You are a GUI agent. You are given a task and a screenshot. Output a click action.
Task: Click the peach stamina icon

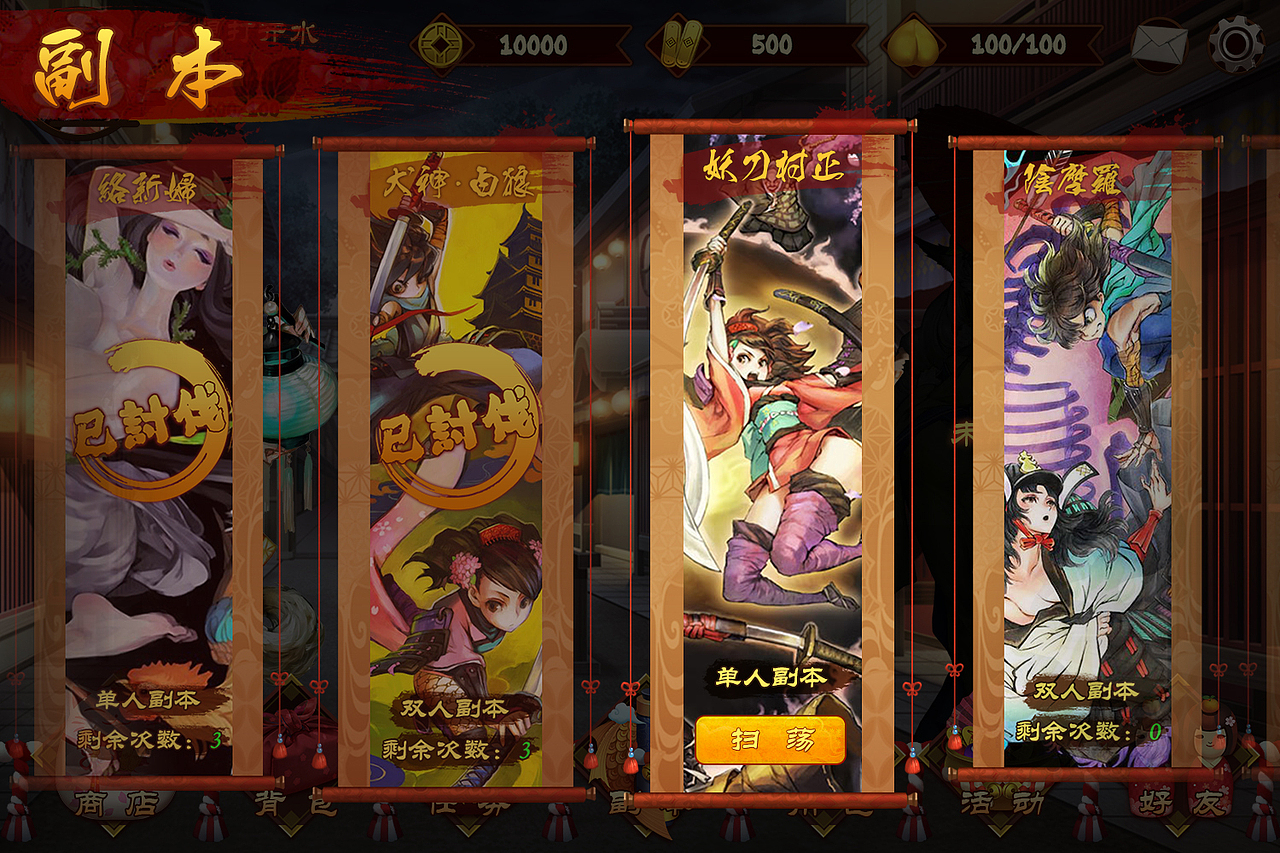pos(912,44)
